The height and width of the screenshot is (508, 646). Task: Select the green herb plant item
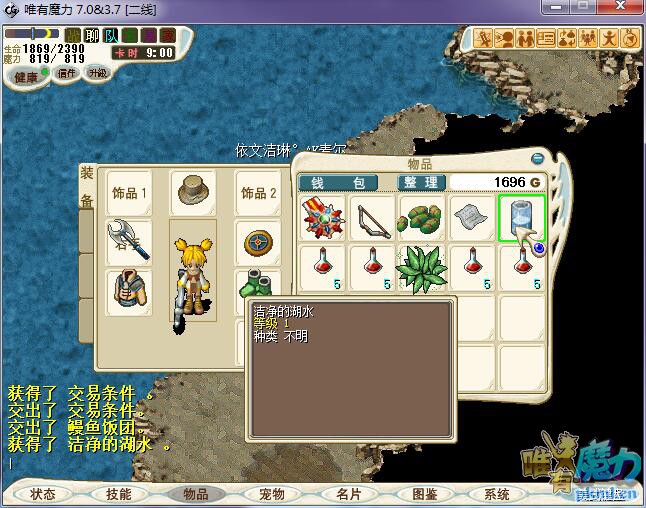pos(422,268)
